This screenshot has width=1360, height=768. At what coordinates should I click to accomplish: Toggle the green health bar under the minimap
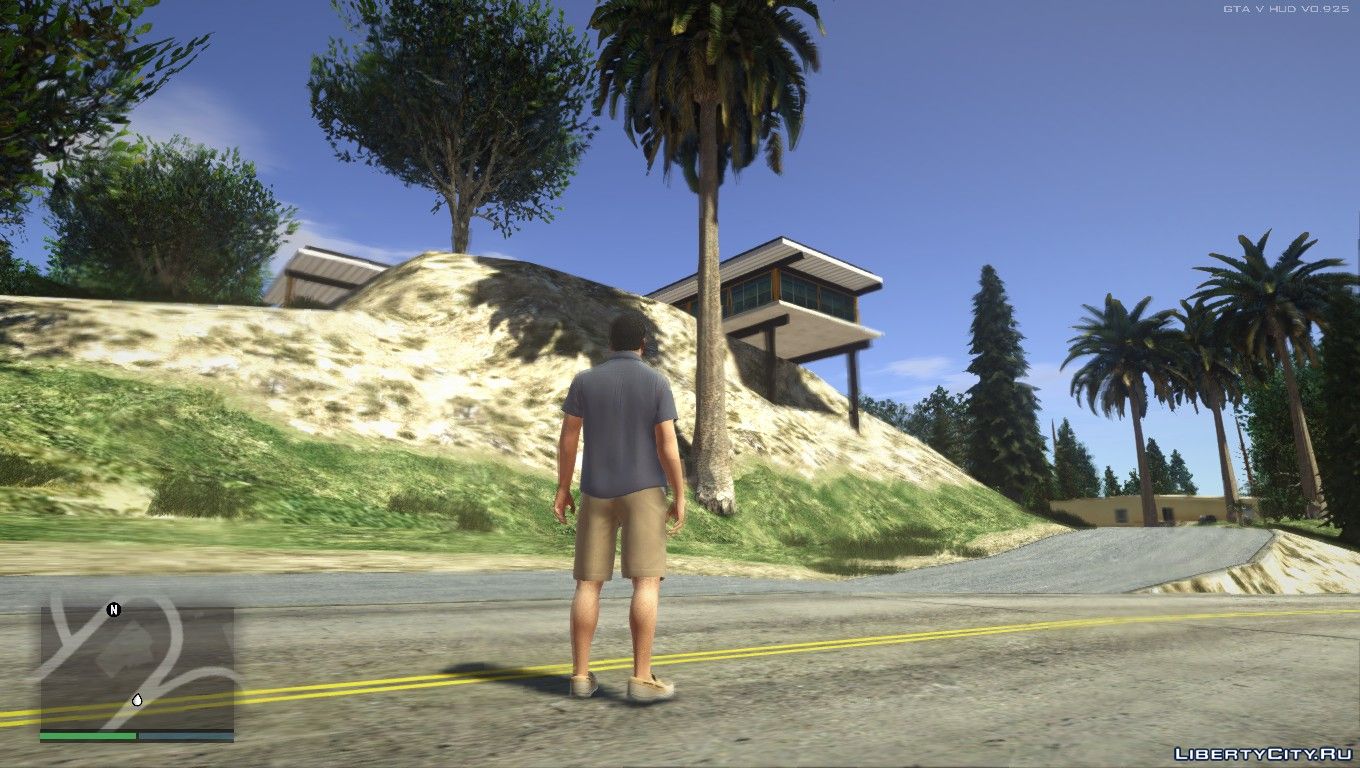point(88,734)
